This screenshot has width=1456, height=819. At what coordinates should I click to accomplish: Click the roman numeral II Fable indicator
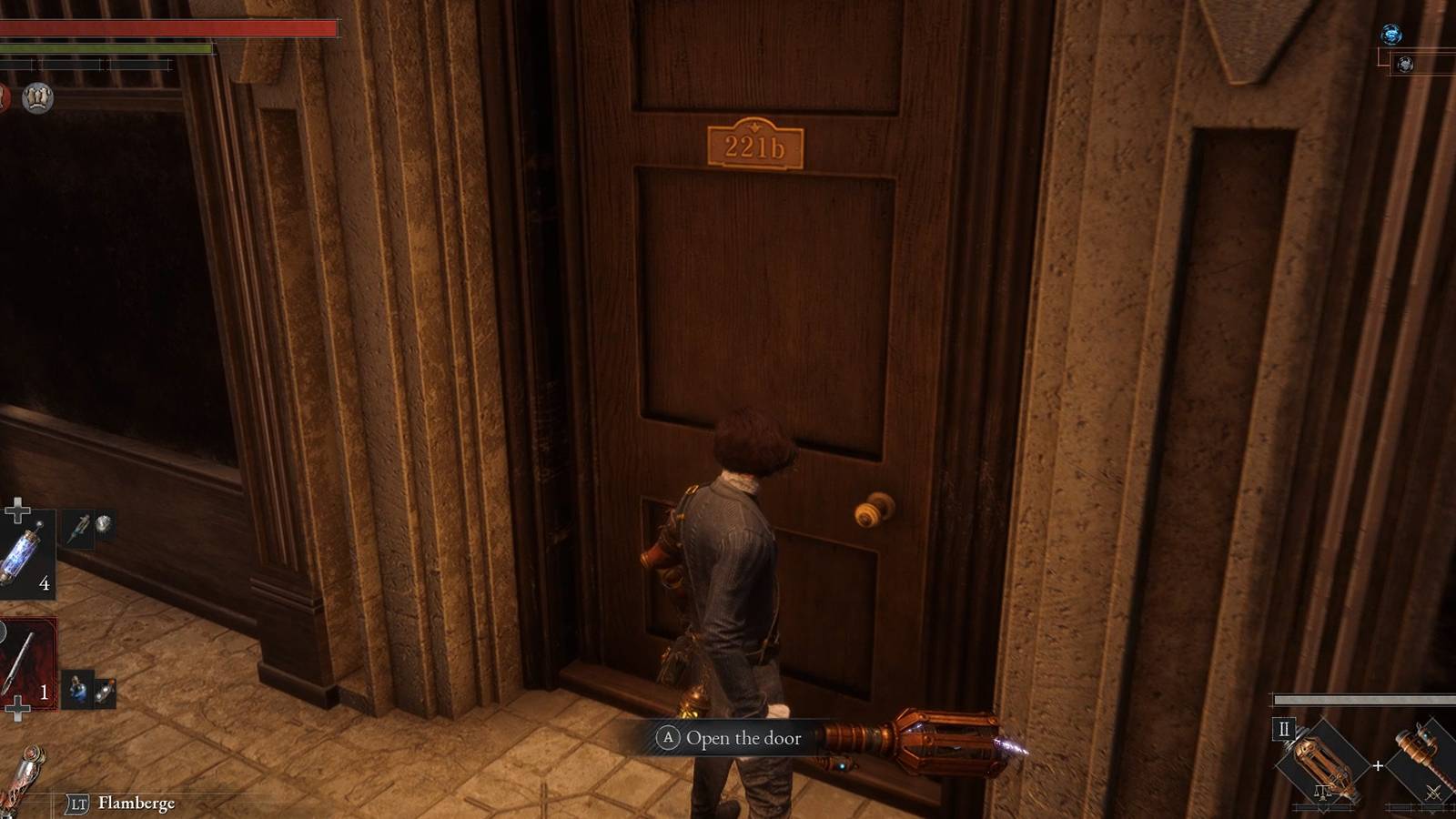[1284, 729]
